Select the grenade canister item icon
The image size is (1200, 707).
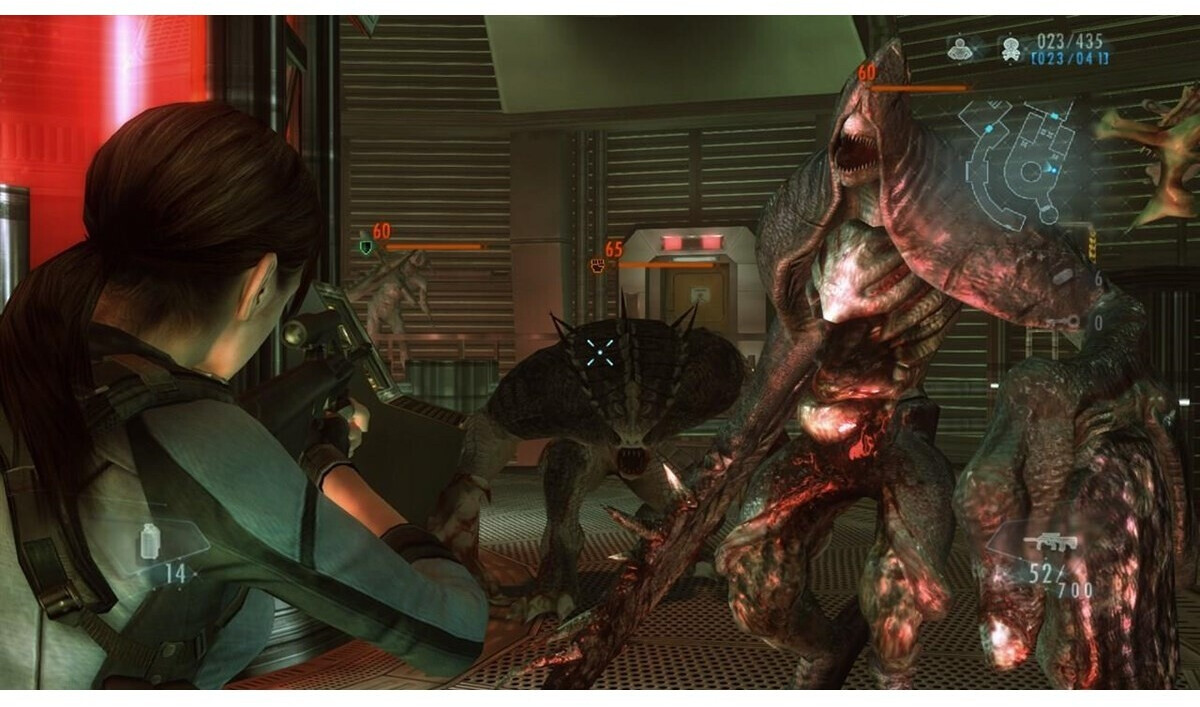pos(150,541)
